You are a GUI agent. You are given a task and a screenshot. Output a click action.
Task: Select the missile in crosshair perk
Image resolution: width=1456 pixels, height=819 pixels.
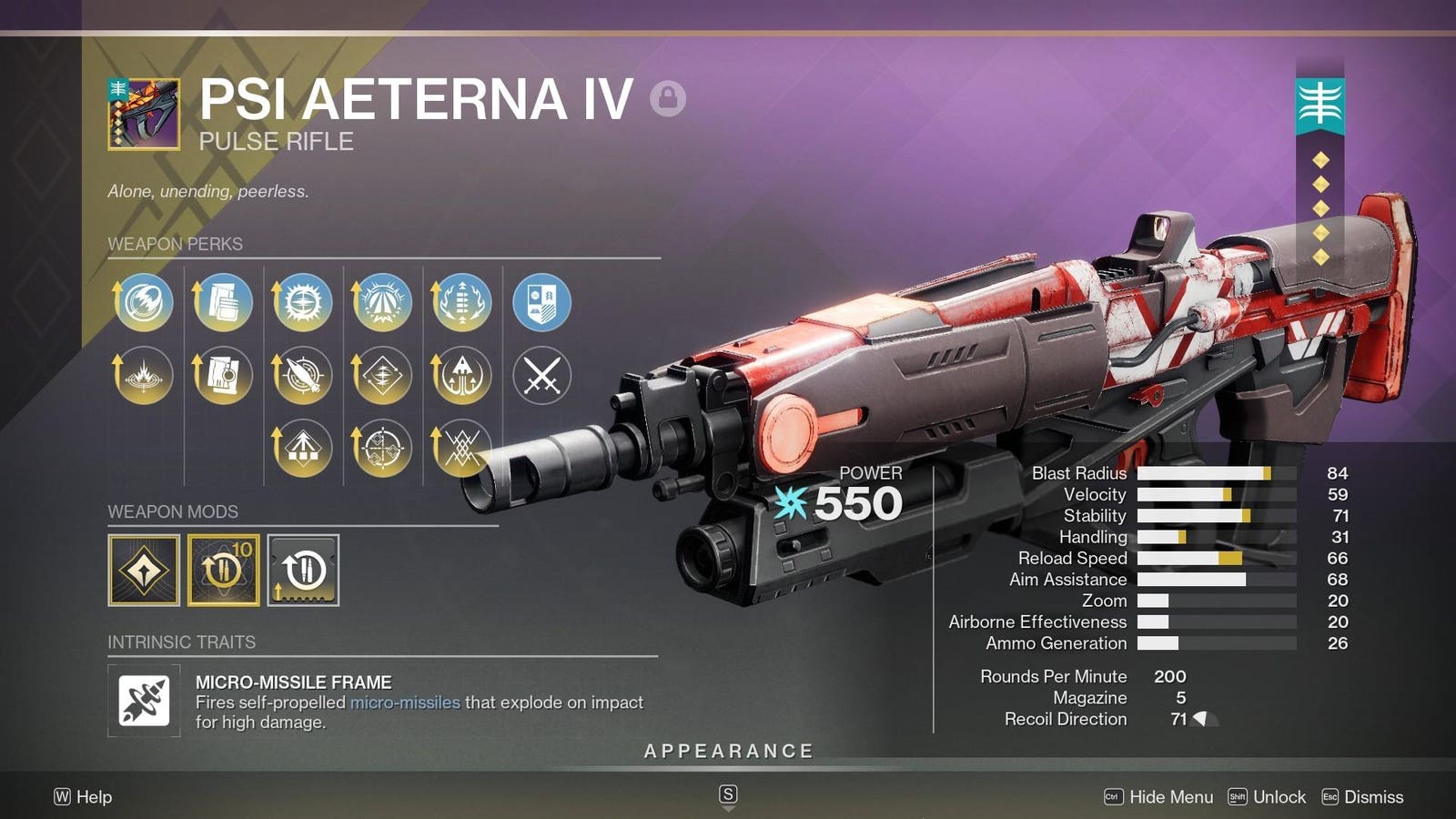pos(302,375)
